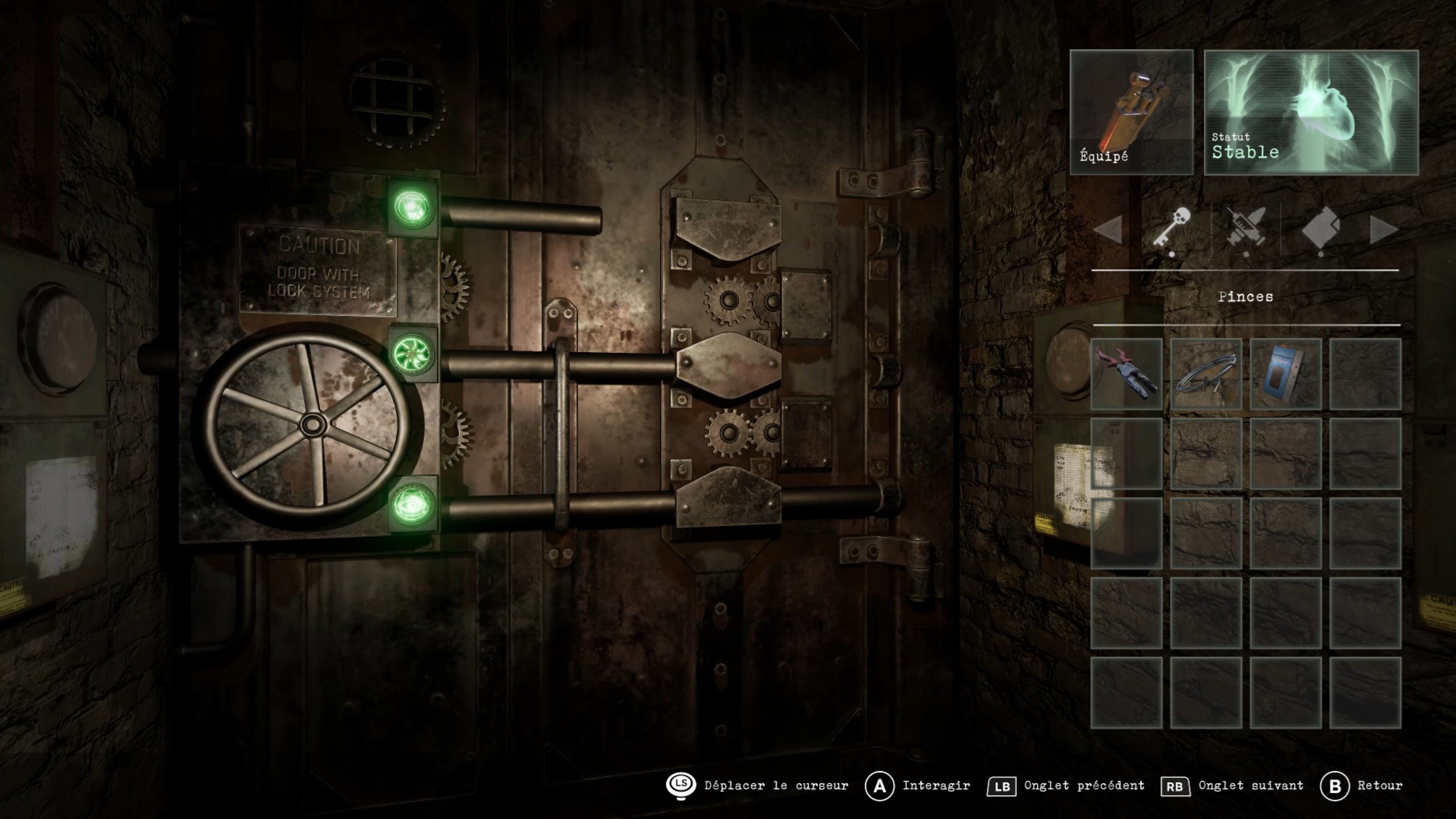
Task: Click the left arrow for previous tab
Action: point(1108,230)
